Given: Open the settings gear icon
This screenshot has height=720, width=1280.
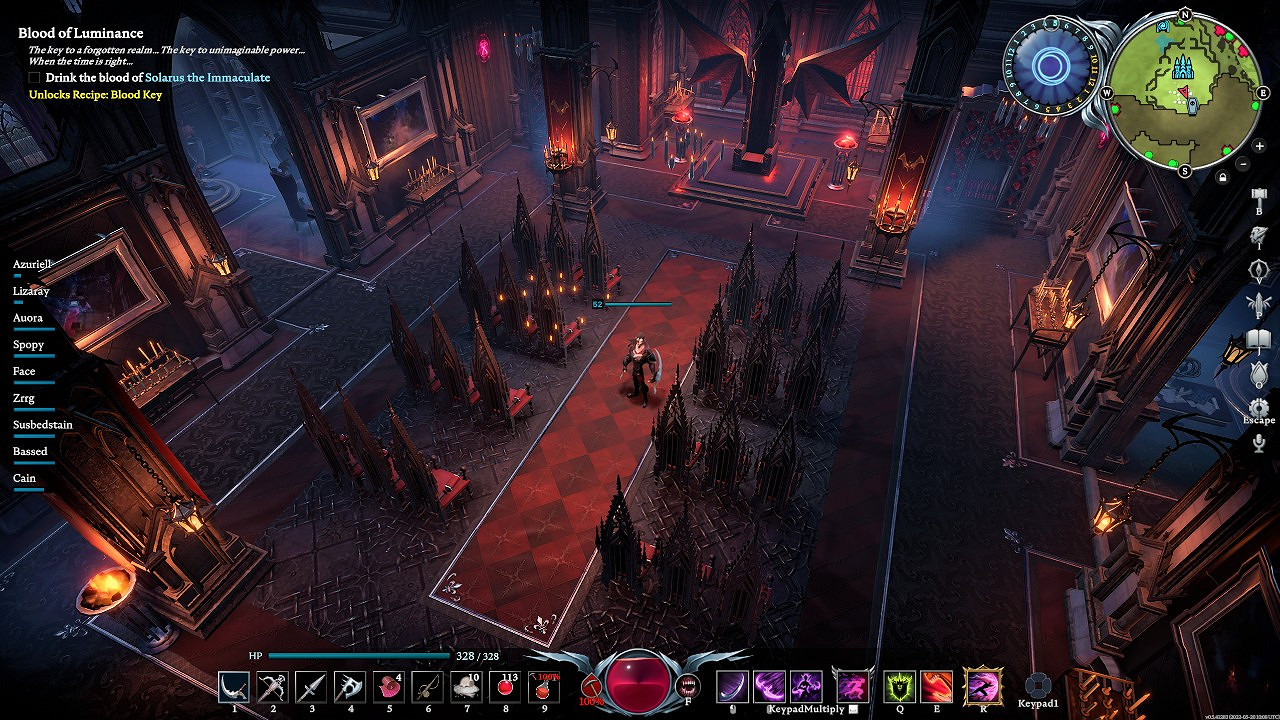Looking at the screenshot, I should (x=1259, y=407).
